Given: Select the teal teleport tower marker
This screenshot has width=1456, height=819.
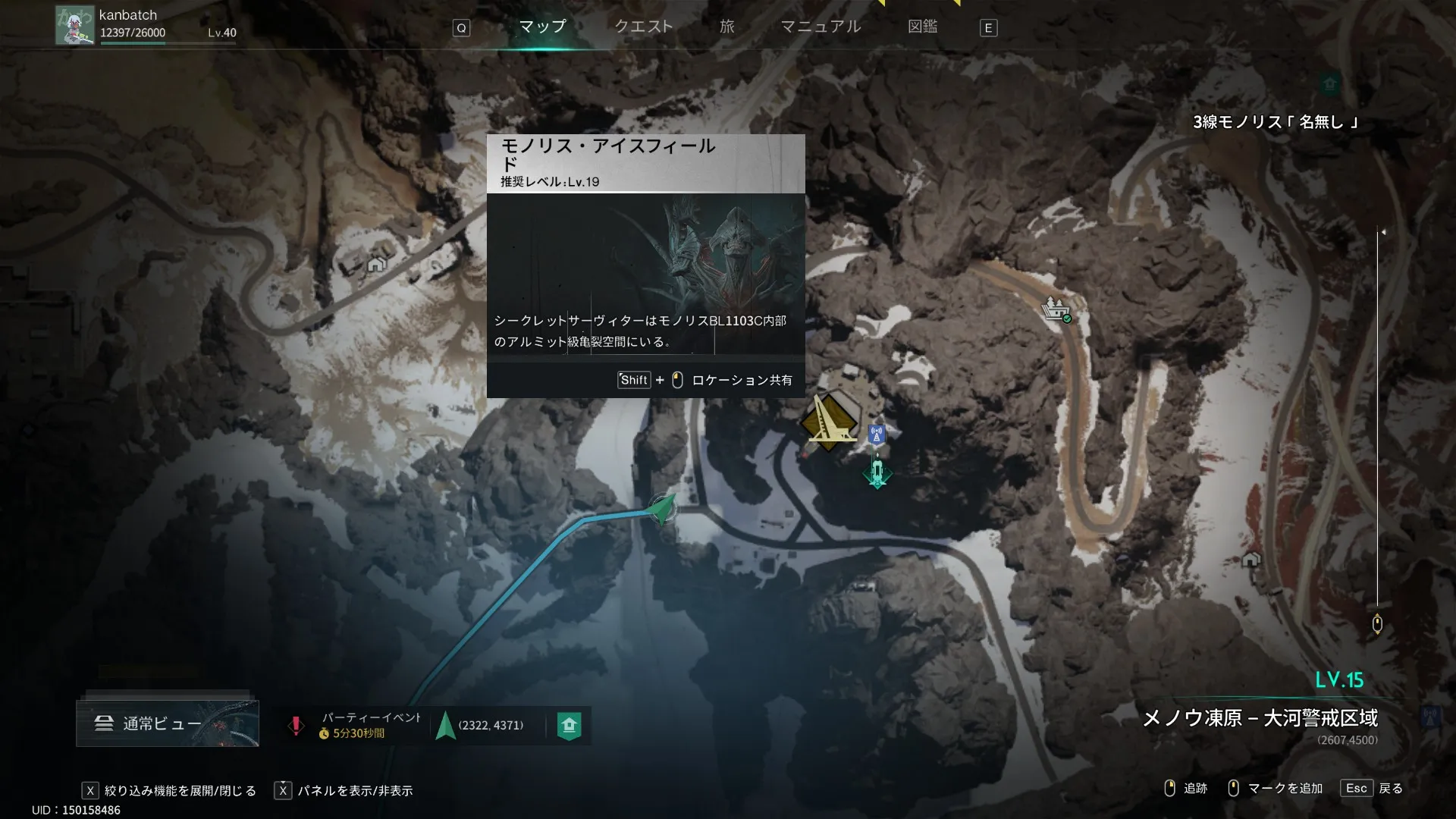Looking at the screenshot, I should click(x=877, y=472).
